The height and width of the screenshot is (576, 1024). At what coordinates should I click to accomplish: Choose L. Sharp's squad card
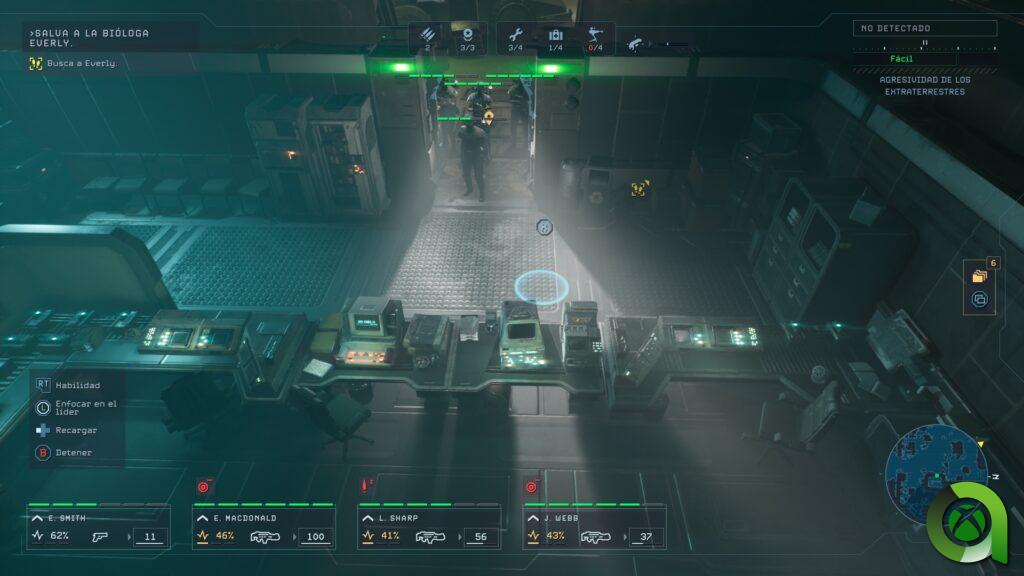tap(429, 527)
